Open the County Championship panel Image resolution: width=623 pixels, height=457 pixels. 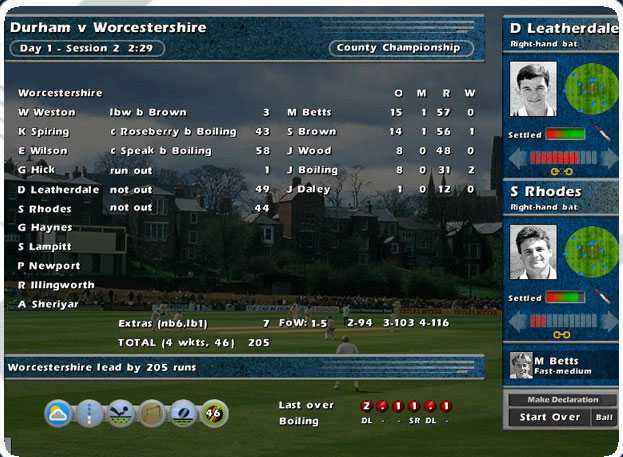(400, 48)
